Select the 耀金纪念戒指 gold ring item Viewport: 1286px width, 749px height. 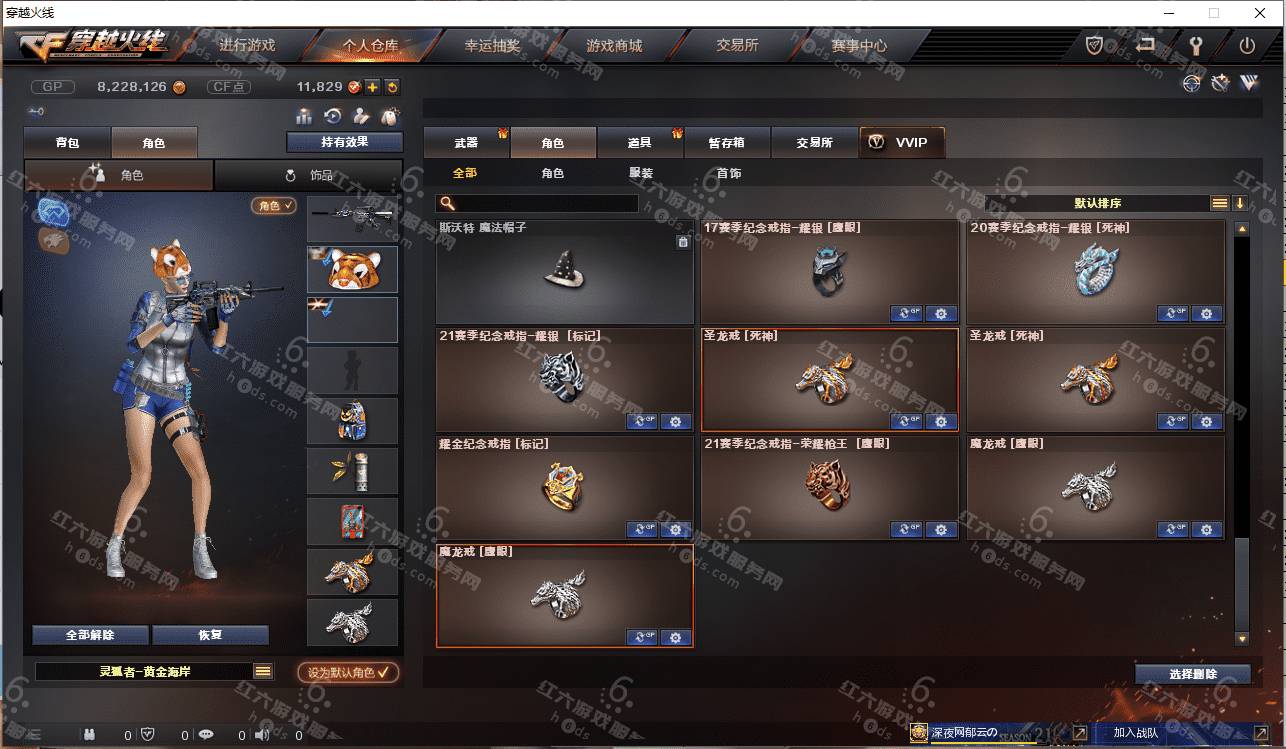(564, 487)
